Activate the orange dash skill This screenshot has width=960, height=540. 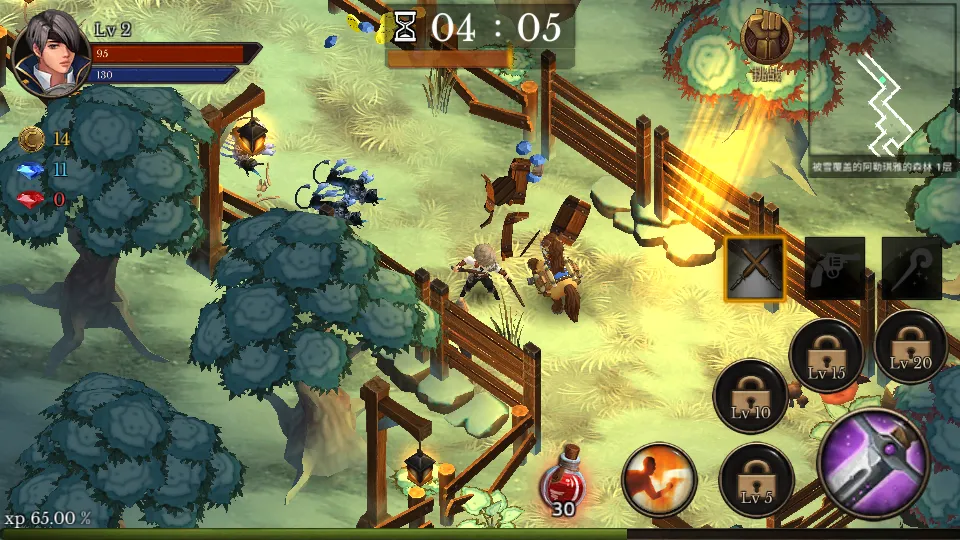pyautogui.click(x=659, y=480)
